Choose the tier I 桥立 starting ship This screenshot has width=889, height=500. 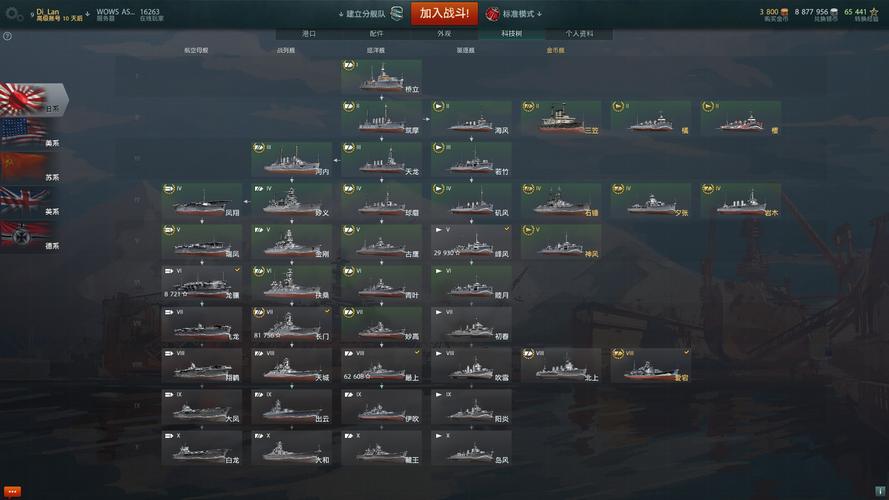[x=381, y=78]
